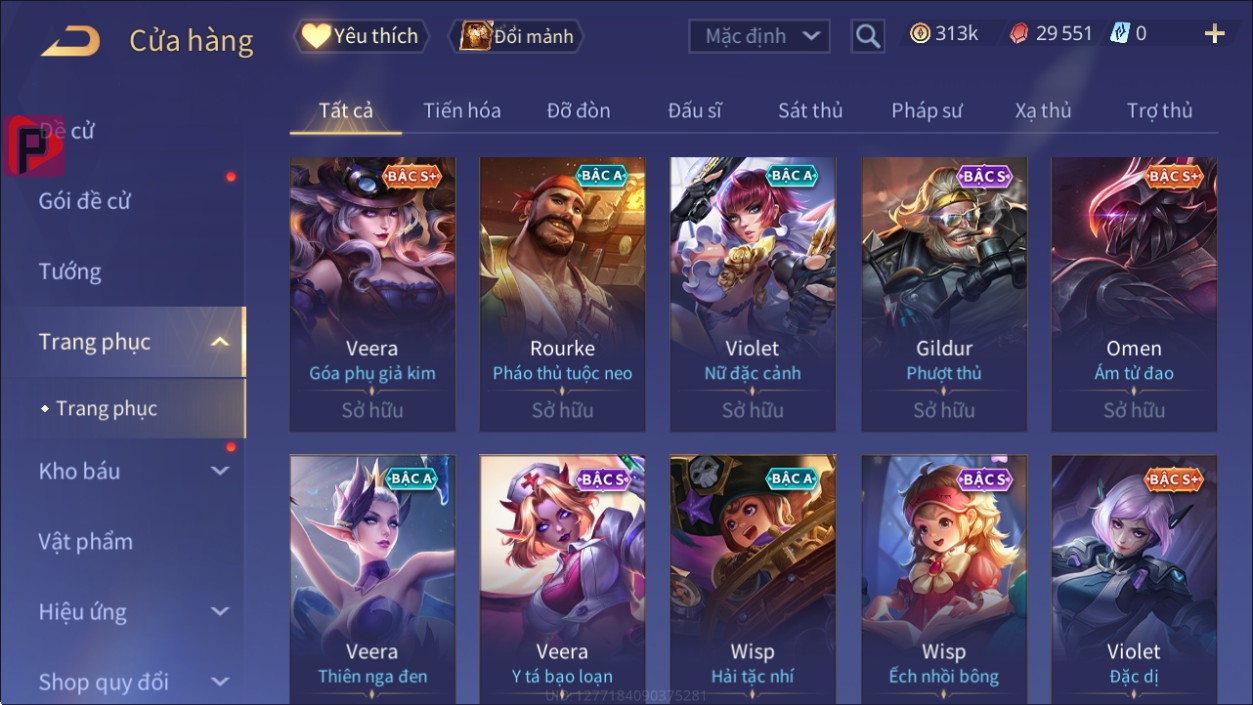Image resolution: width=1253 pixels, height=705 pixels.
Task: Add more currency with the plus button
Action: pyautogui.click(x=1214, y=35)
